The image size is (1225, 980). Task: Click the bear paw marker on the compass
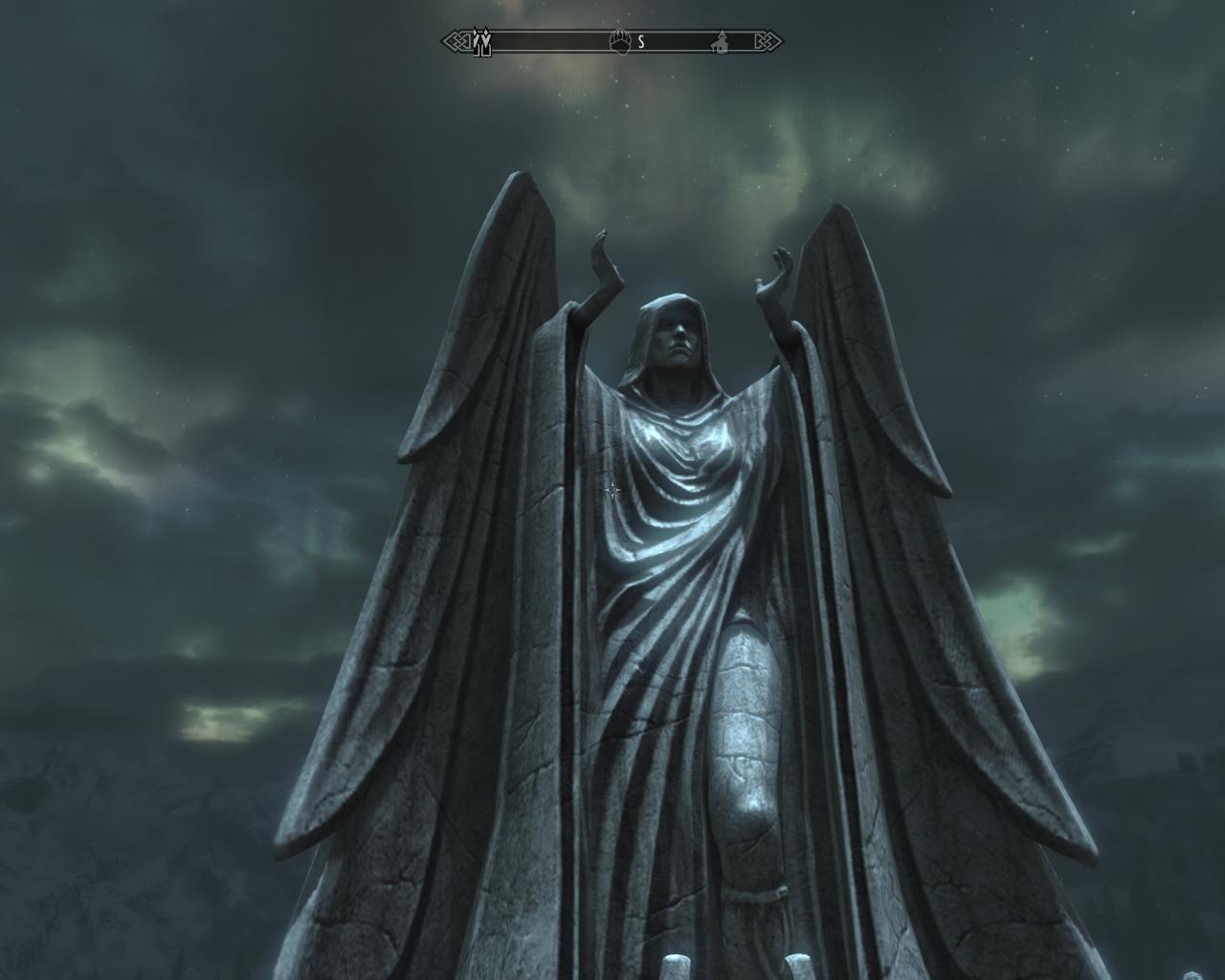[x=621, y=41]
